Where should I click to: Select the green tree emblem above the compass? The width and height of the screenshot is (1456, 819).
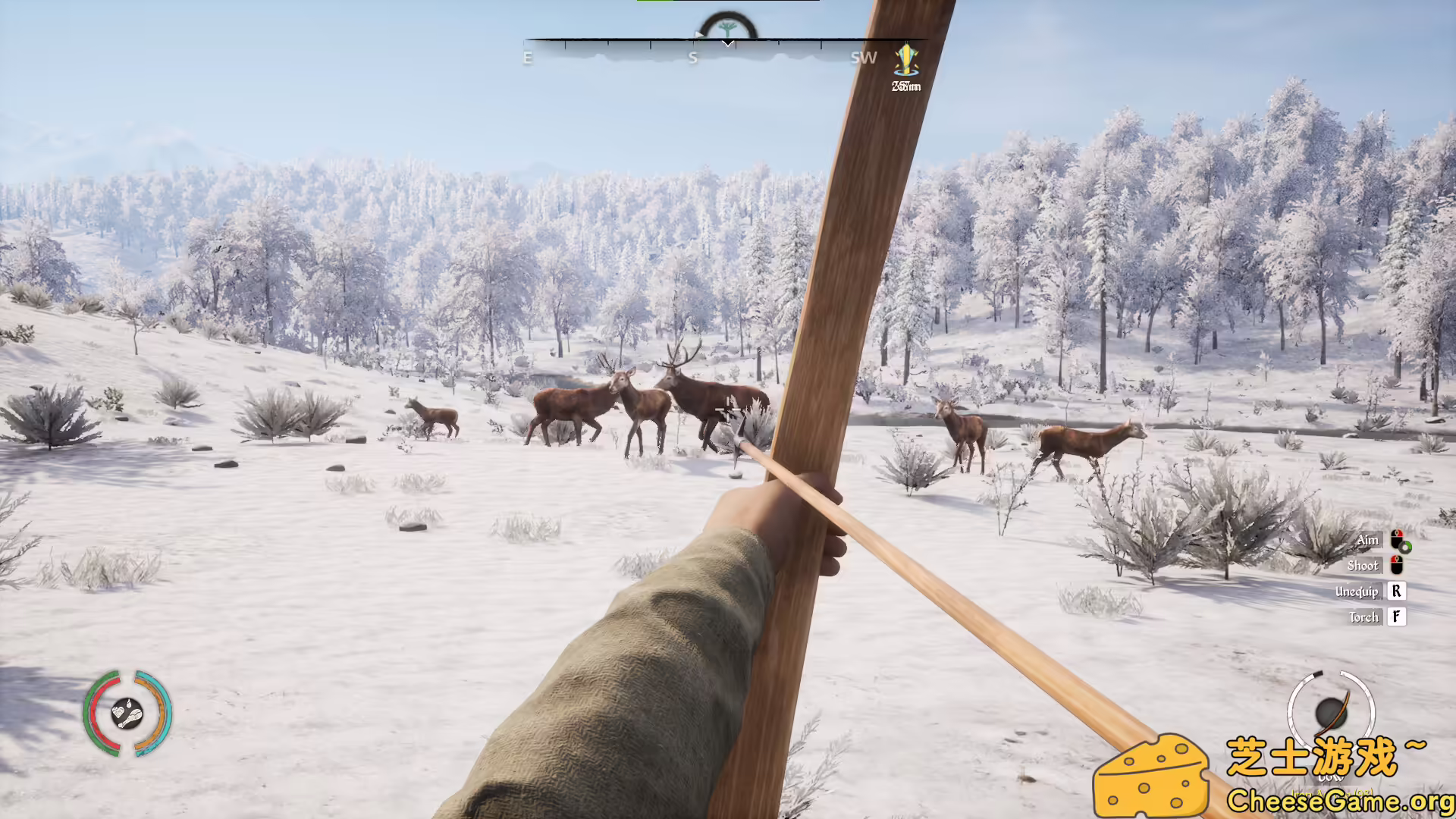tap(726, 25)
